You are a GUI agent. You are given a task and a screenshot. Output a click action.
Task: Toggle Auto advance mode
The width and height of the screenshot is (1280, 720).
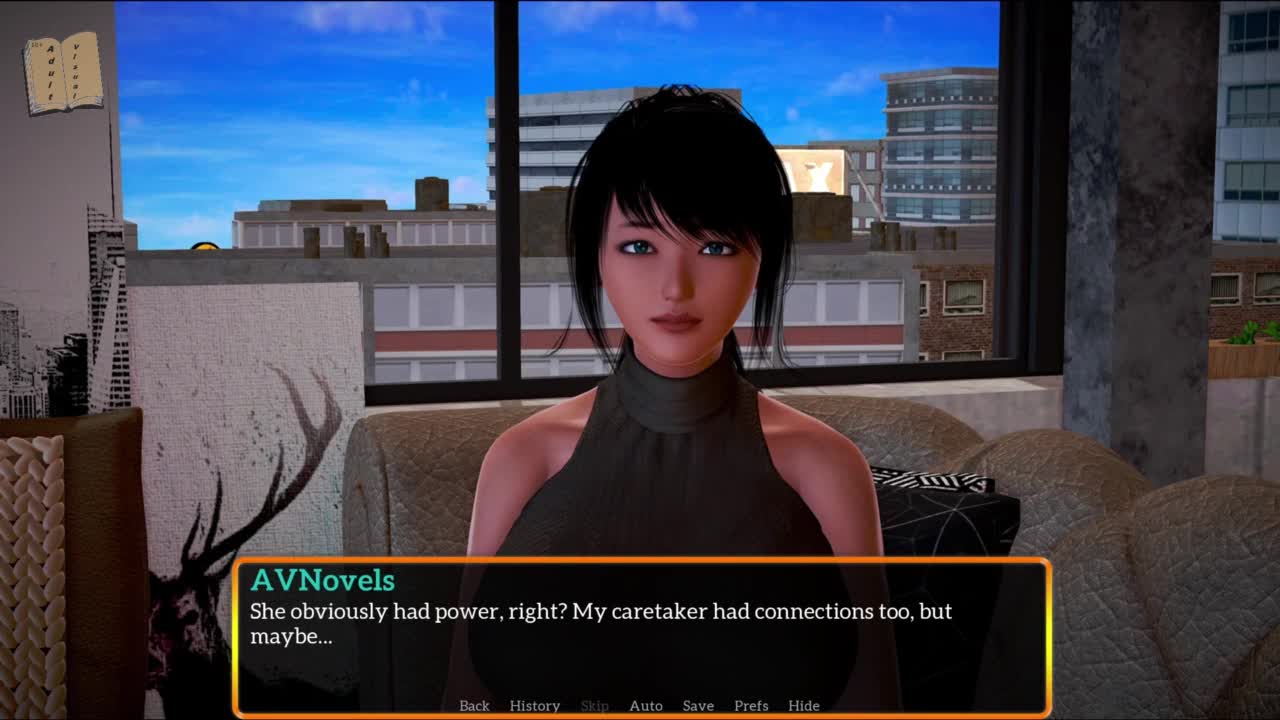coord(645,705)
